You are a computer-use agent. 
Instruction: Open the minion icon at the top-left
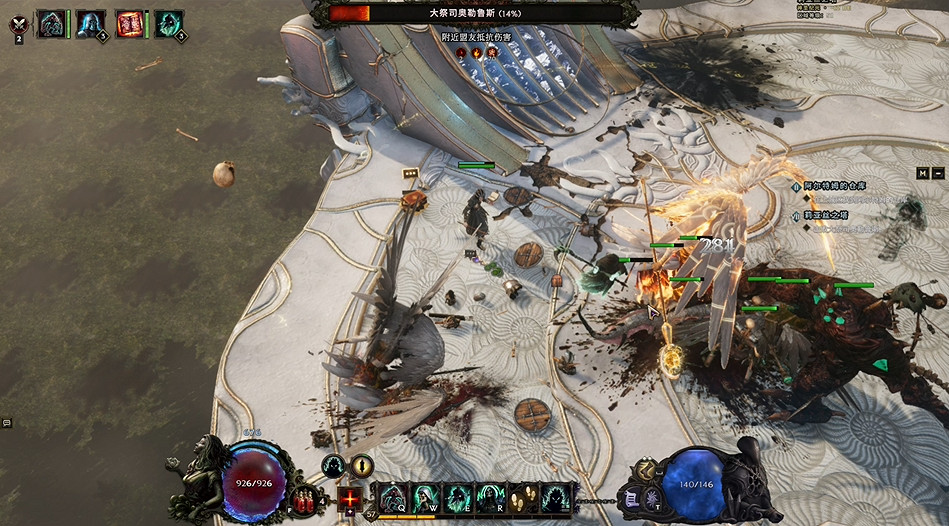18,22
